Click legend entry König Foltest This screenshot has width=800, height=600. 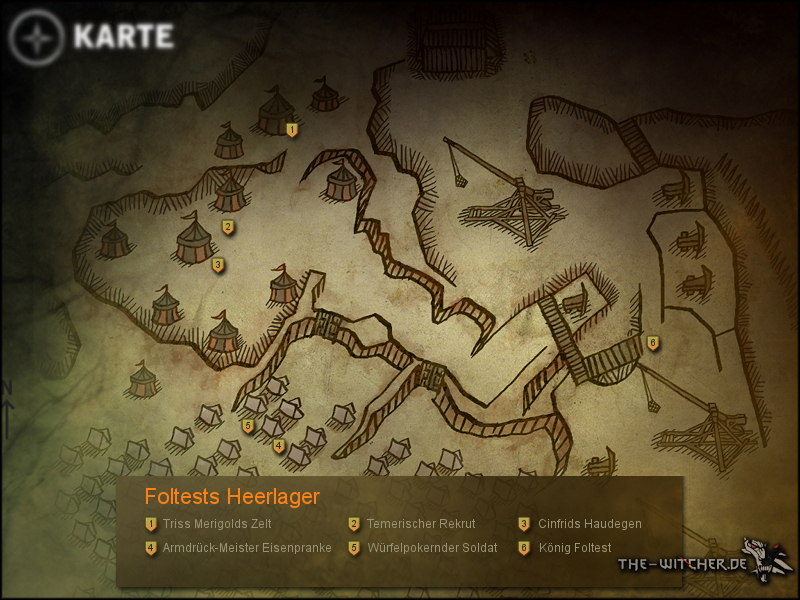tap(574, 548)
